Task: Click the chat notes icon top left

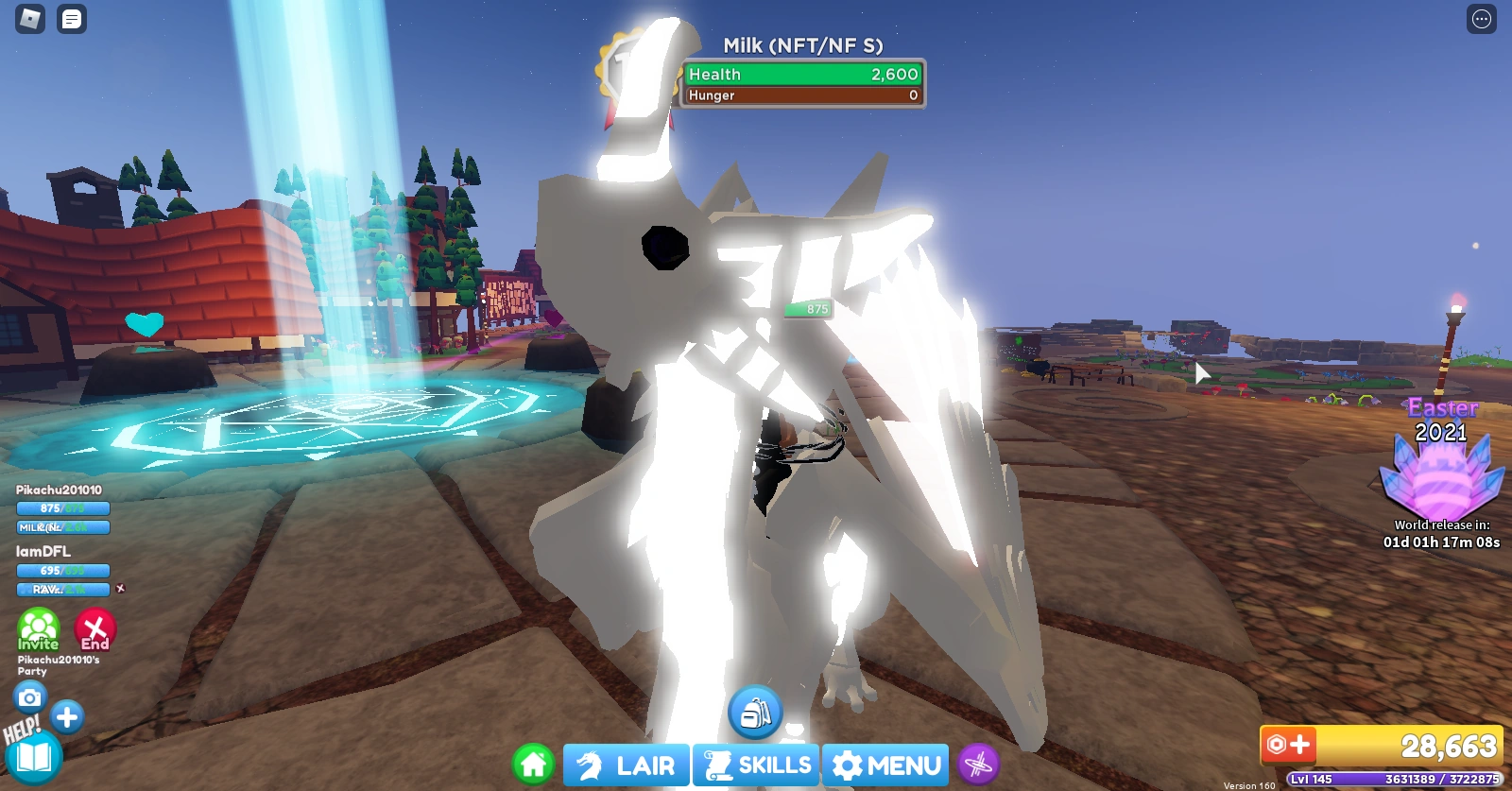Action: point(71,19)
